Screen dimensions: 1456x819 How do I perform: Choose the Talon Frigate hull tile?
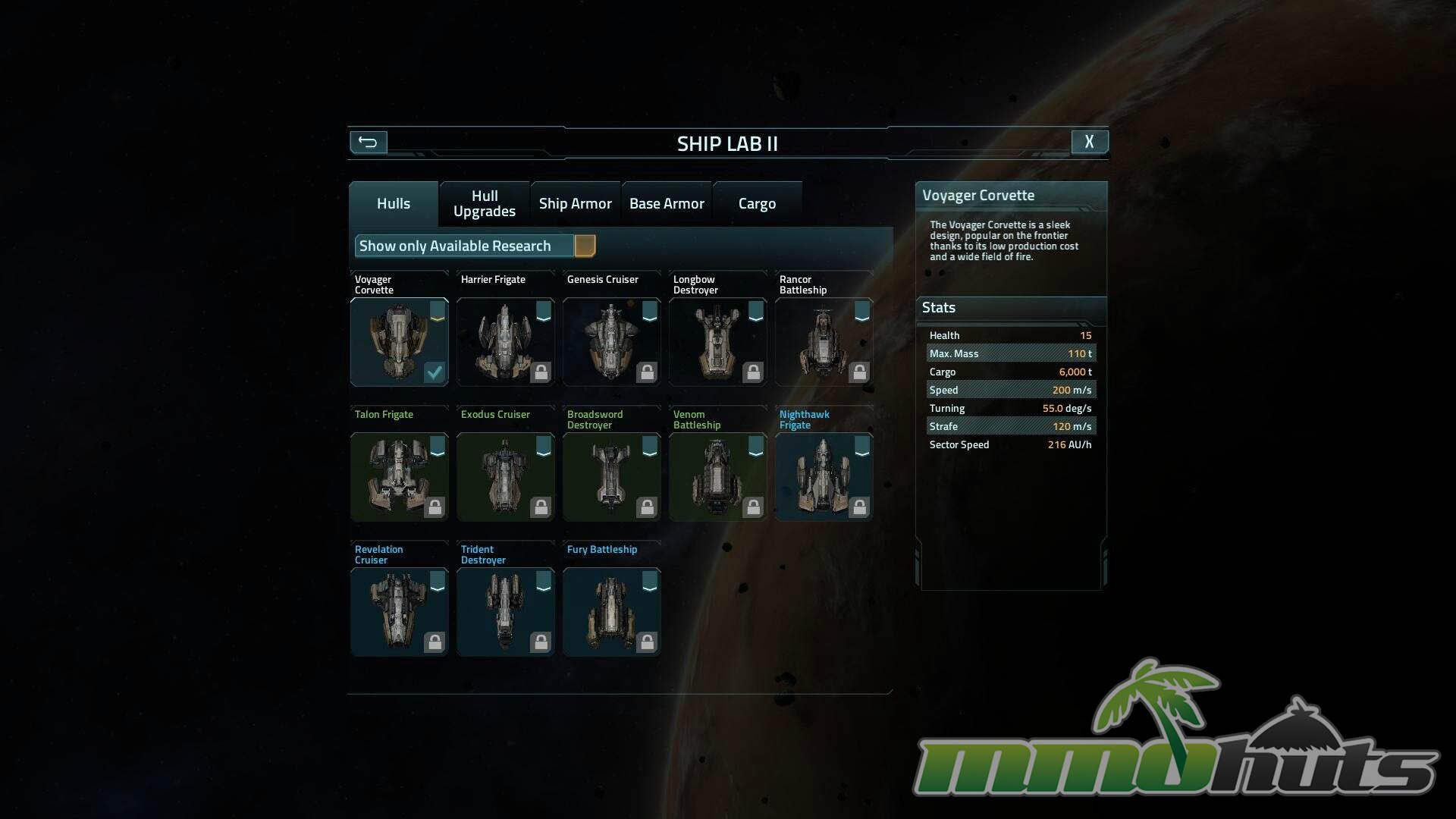[399, 477]
